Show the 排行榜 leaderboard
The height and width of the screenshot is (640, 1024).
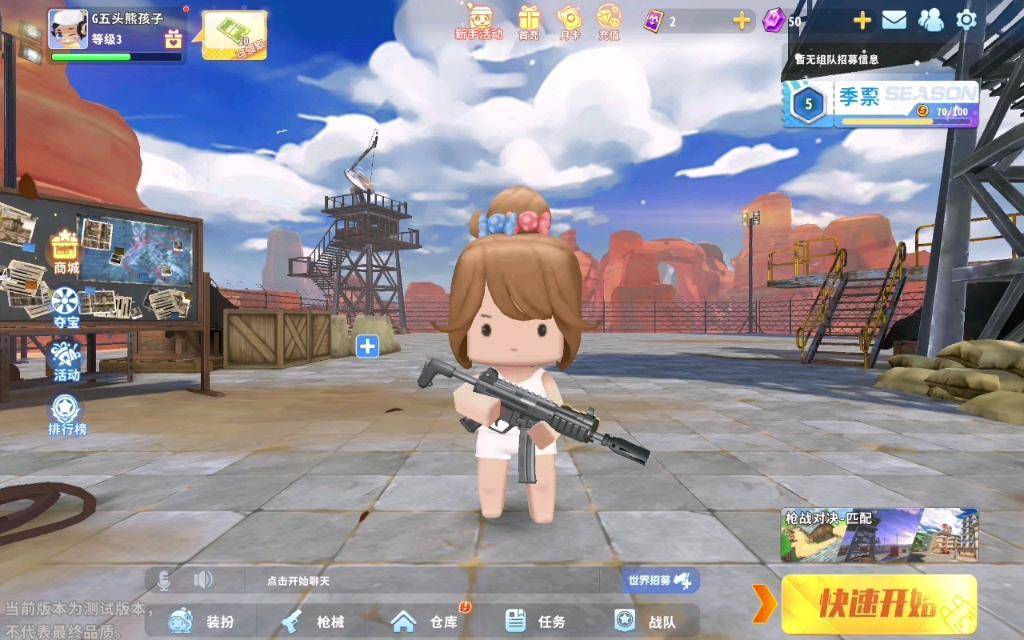tap(67, 414)
